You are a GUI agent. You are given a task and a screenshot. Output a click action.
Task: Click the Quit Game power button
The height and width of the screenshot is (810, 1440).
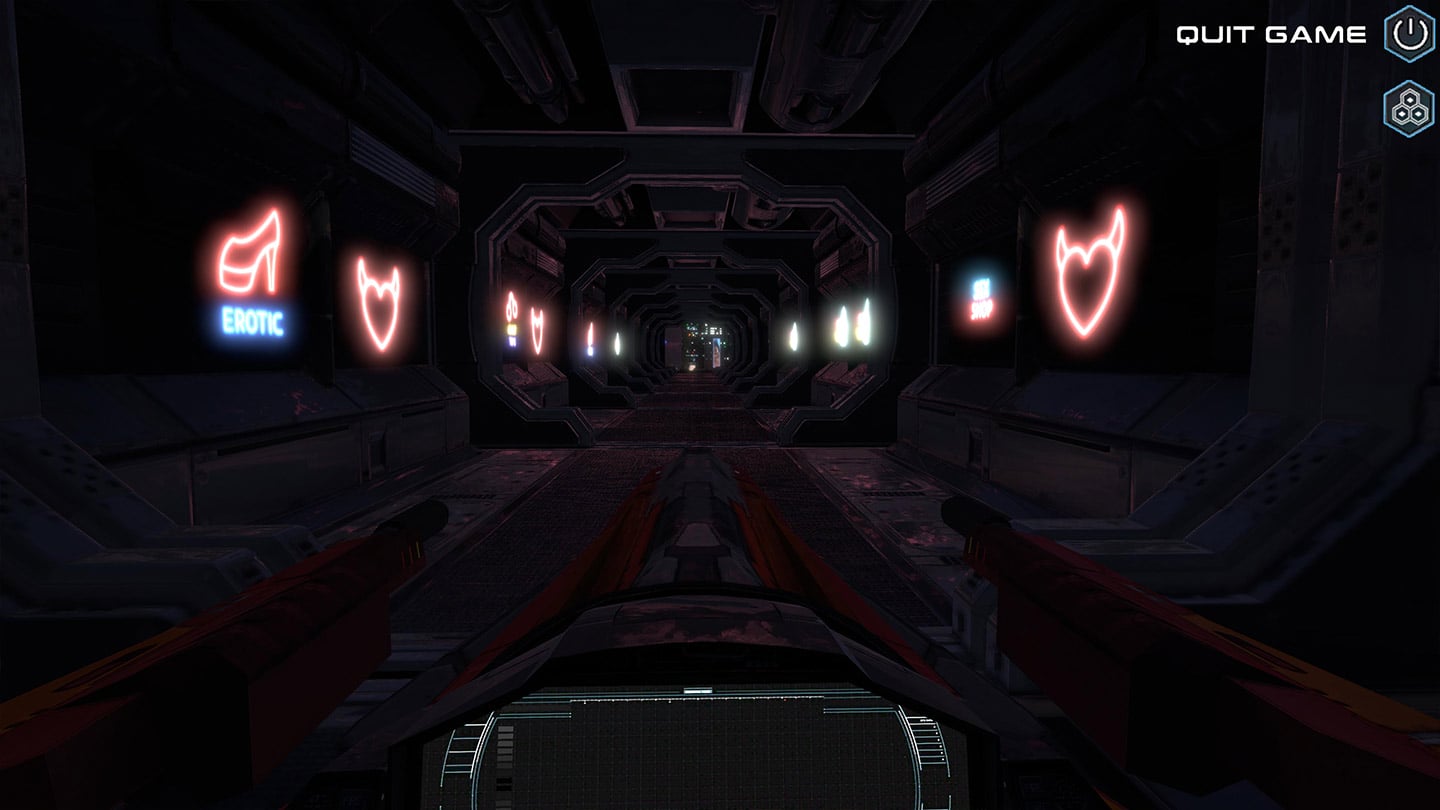1409,34
